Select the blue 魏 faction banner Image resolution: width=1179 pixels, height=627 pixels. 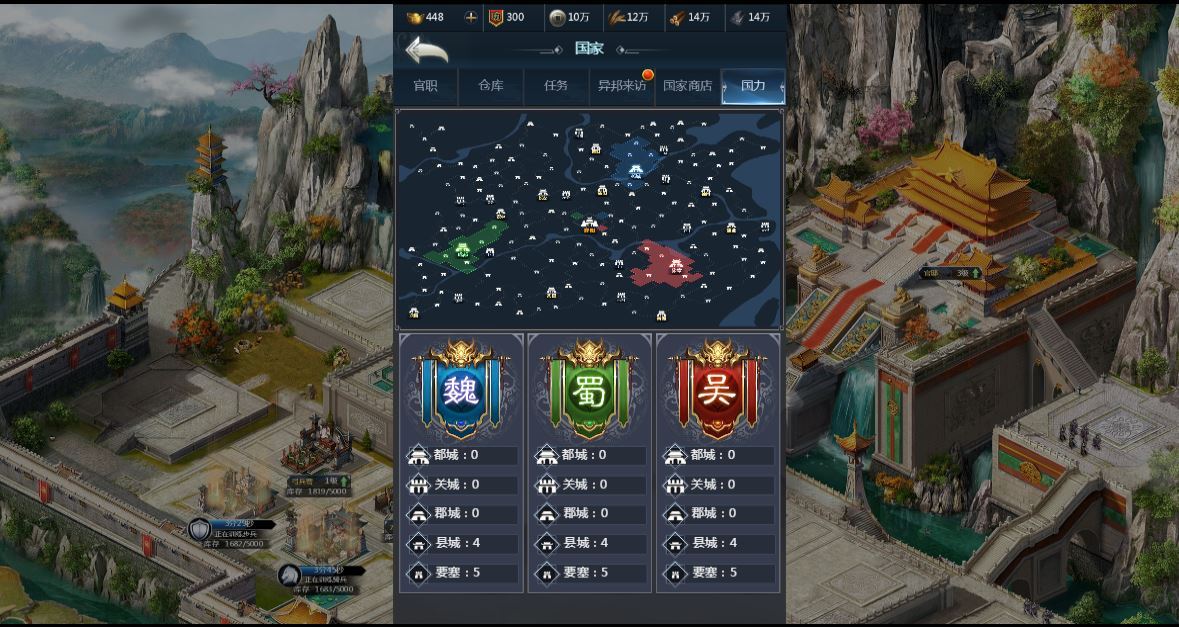(x=461, y=390)
